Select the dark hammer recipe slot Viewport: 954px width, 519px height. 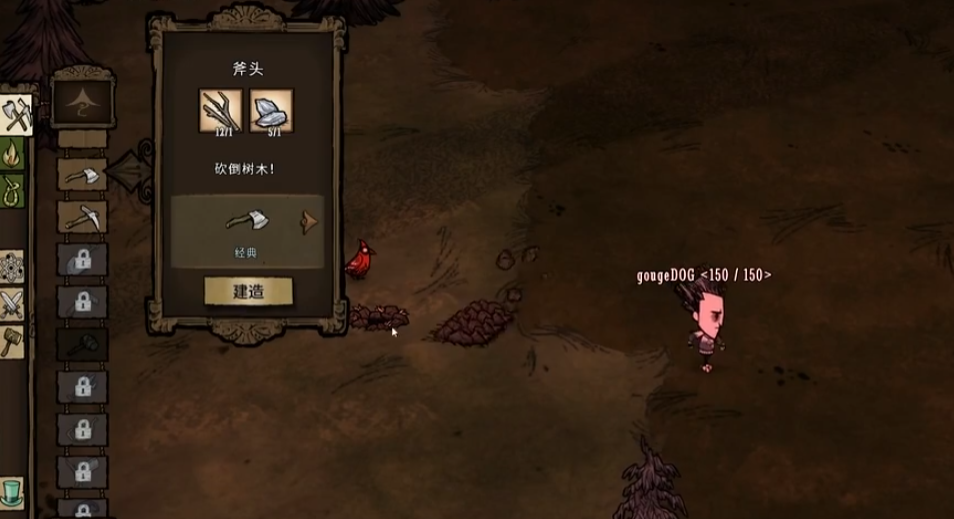[81, 344]
